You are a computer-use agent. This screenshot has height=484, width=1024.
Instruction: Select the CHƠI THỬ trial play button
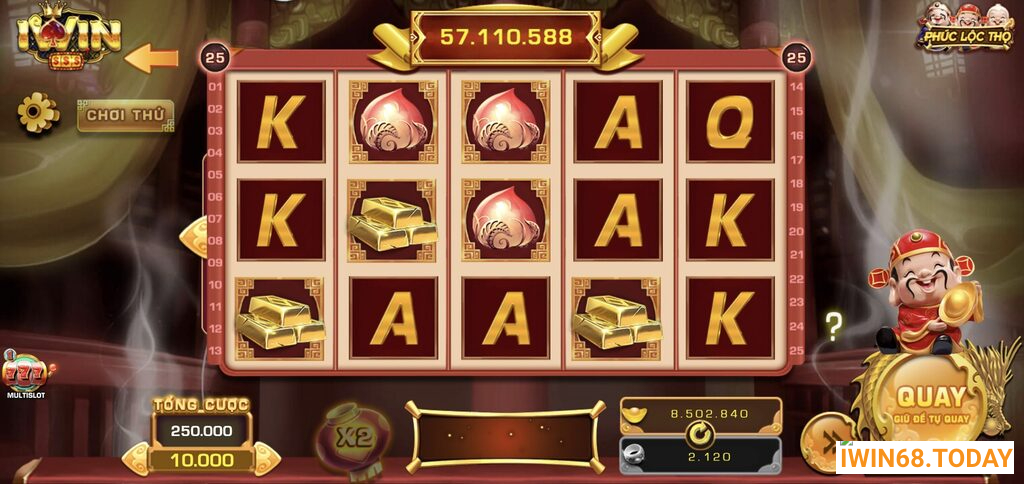tap(125, 115)
